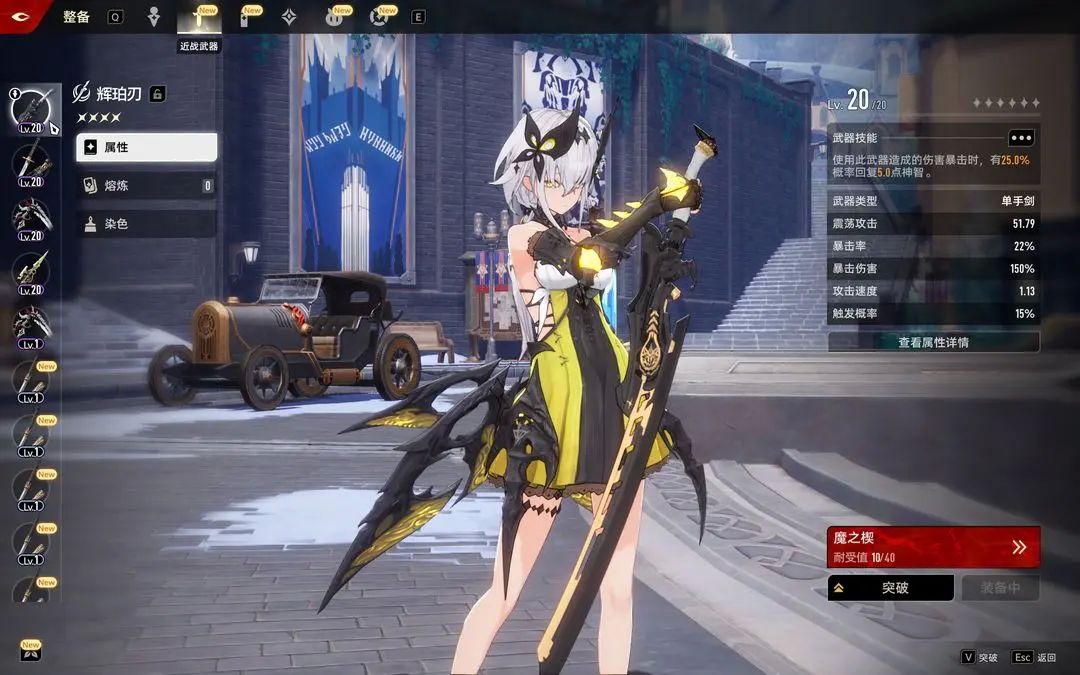
Task: Click the greyed 装备中 (Equipped) button
Action: coord(1000,588)
